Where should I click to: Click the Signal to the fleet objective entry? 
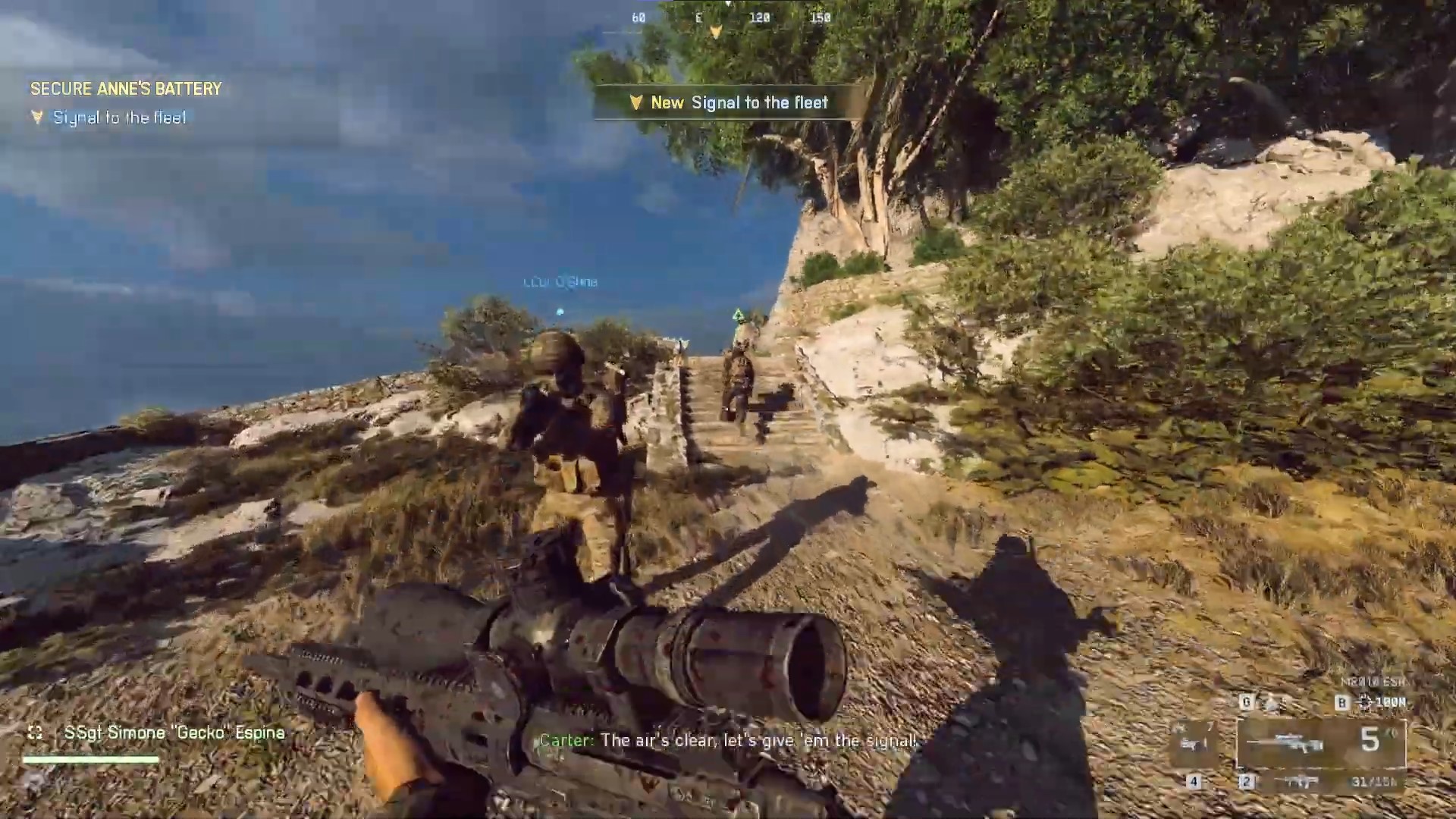click(119, 118)
